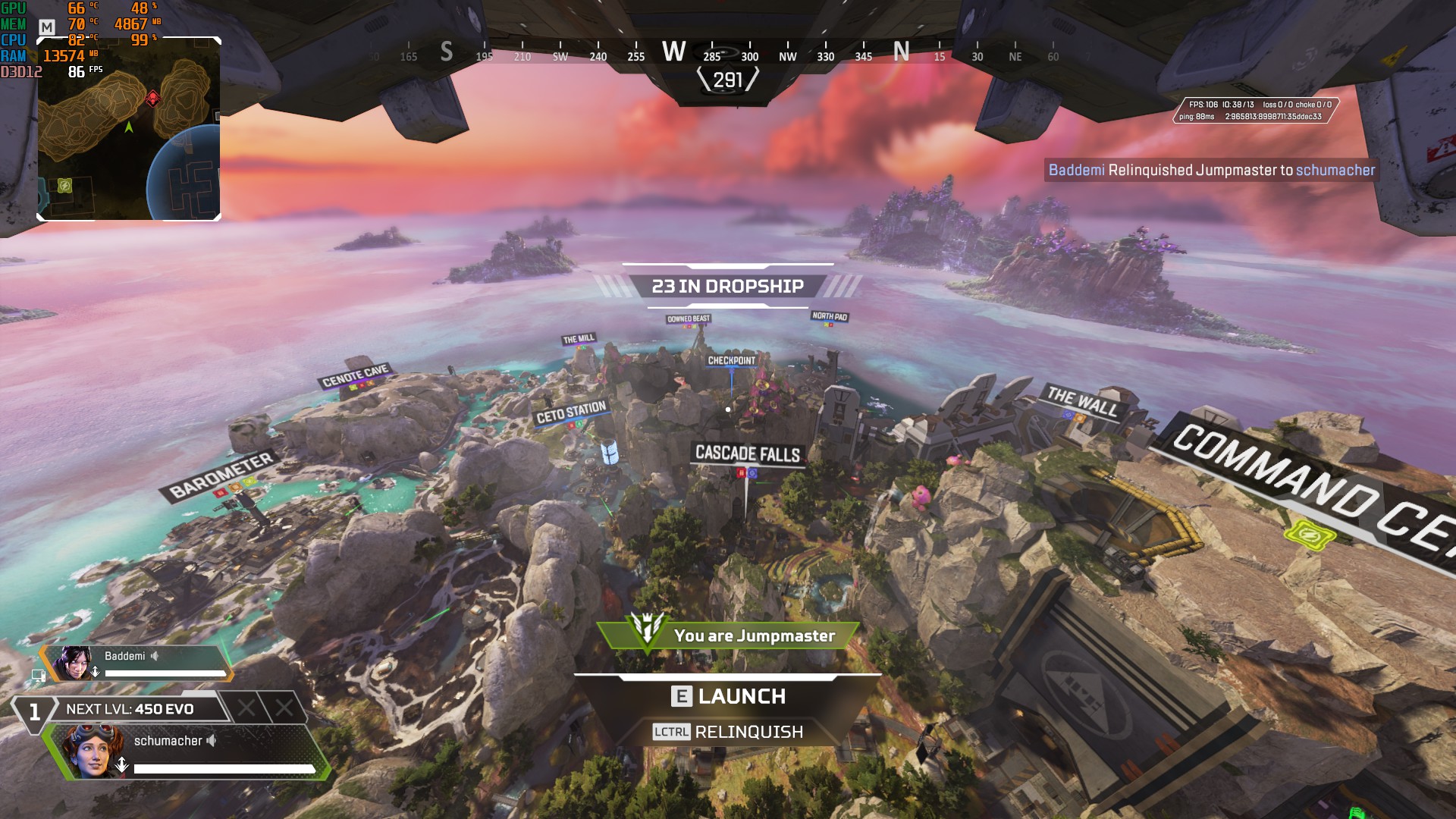Select the level 1 EVO shield badge

tap(34, 711)
